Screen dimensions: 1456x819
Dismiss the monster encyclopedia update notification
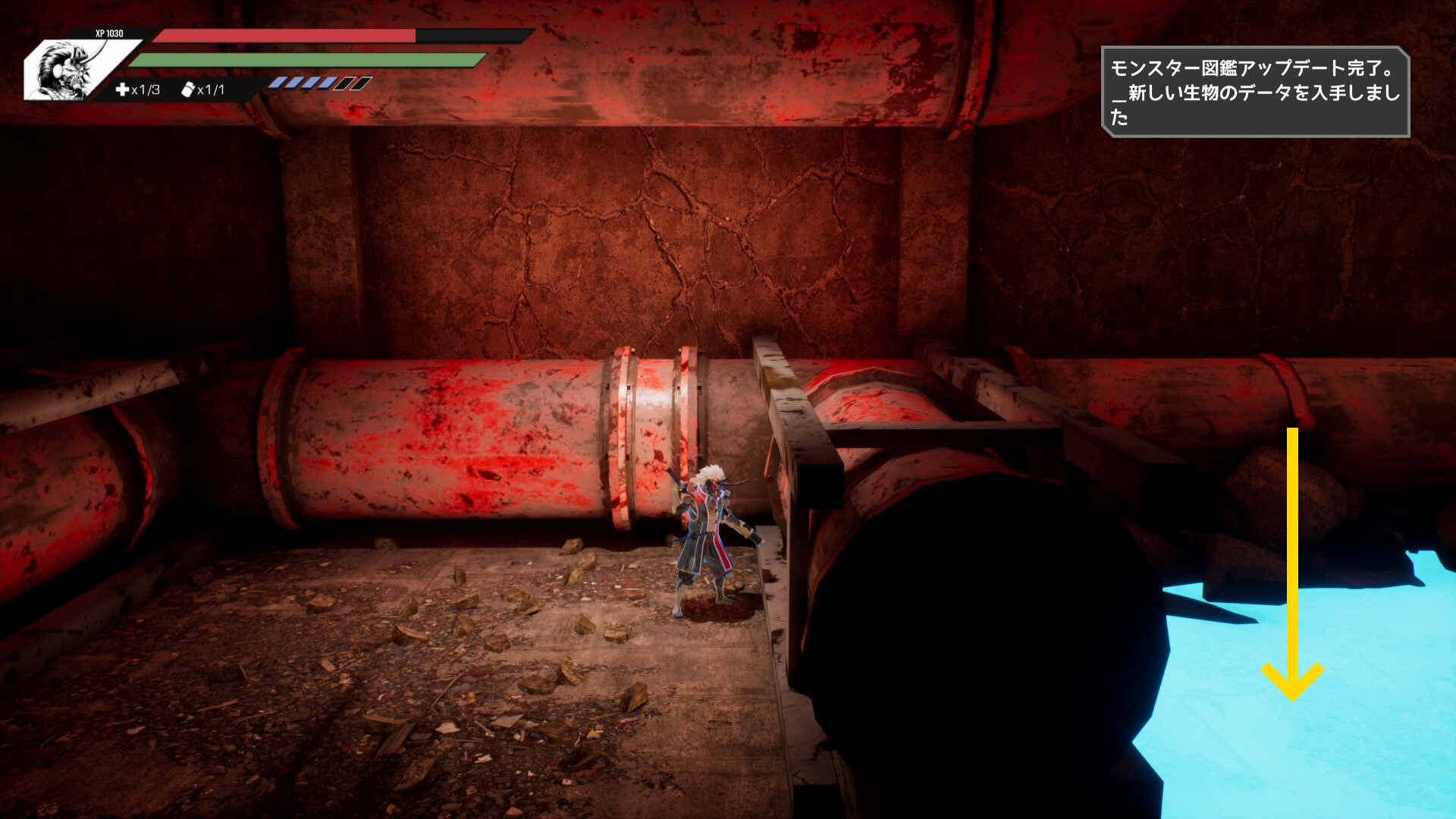(1254, 92)
